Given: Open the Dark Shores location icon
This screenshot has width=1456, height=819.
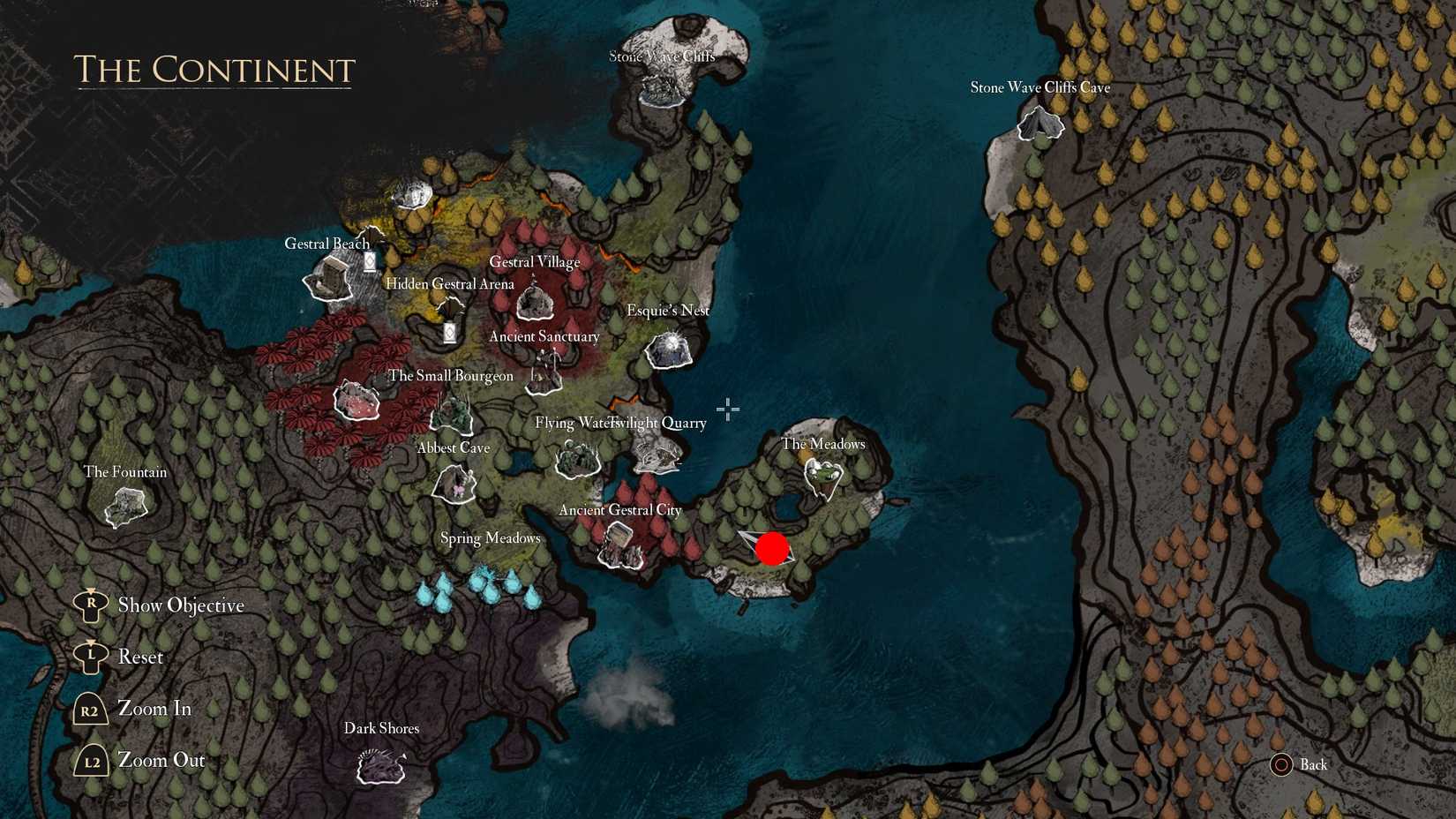Looking at the screenshot, I should (x=381, y=765).
